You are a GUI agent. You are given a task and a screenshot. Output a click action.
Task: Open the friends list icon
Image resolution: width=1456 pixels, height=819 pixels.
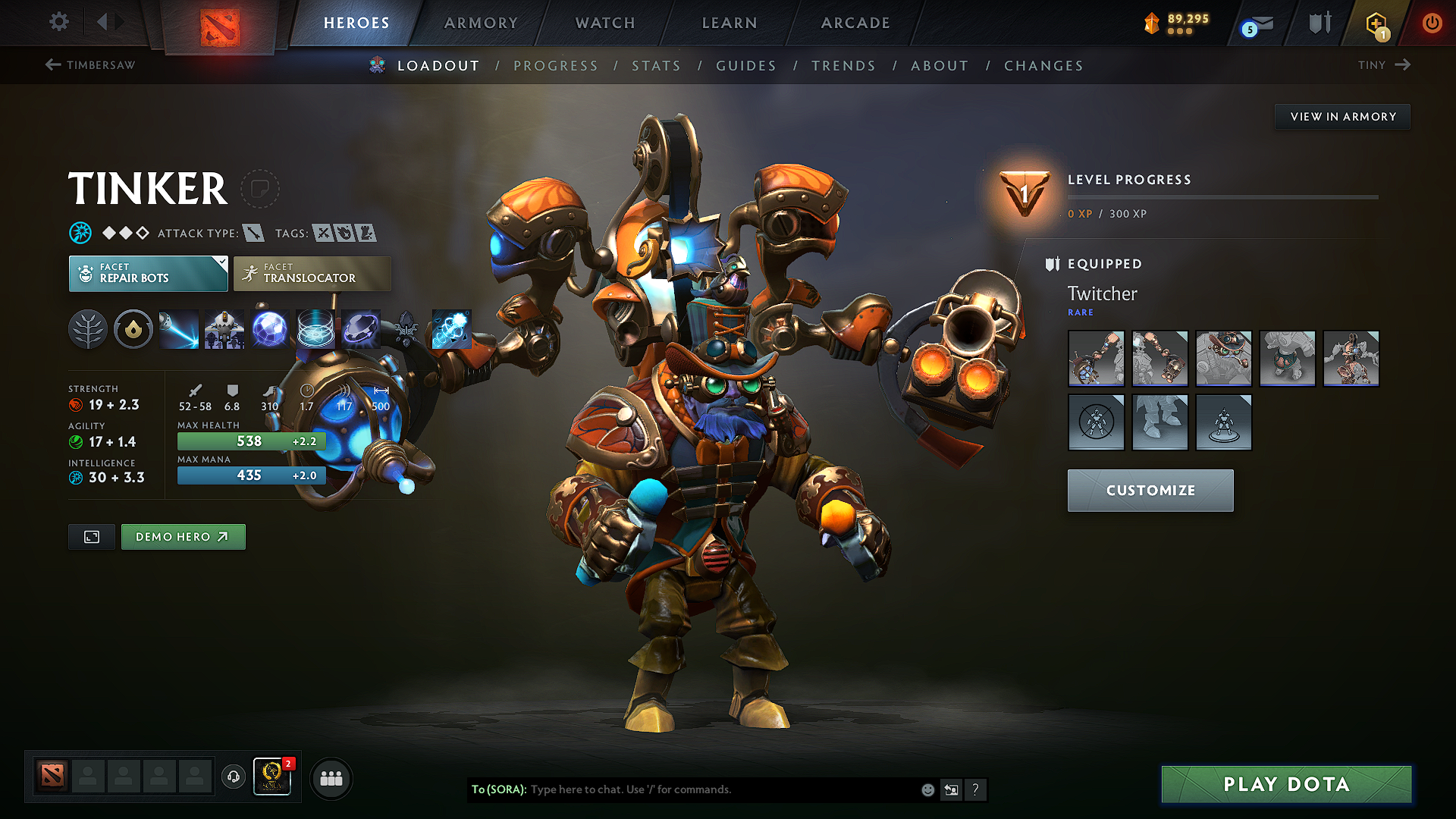pyautogui.click(x=331, y=777)
